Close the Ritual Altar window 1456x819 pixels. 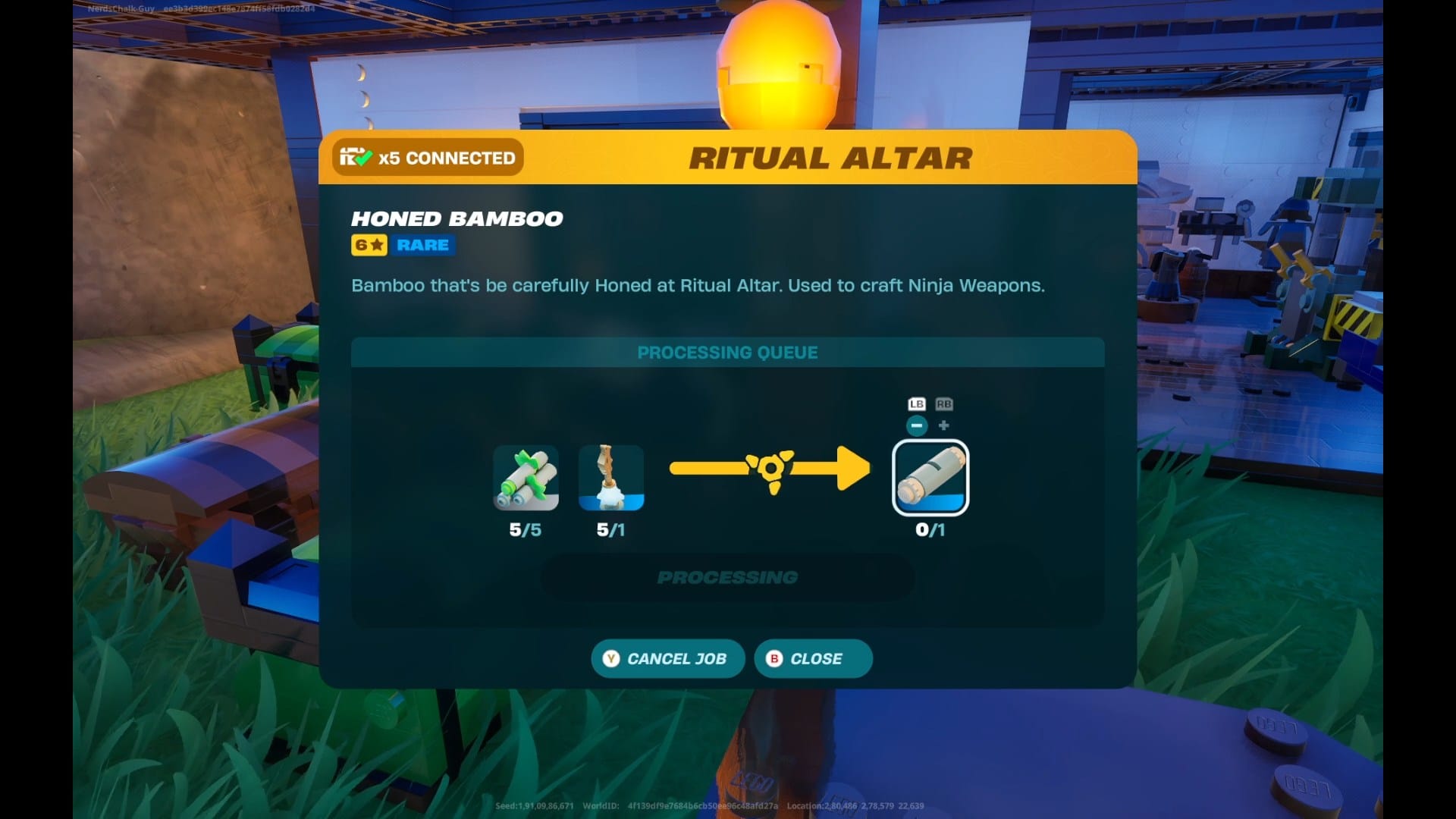click(x=813, y=658)
